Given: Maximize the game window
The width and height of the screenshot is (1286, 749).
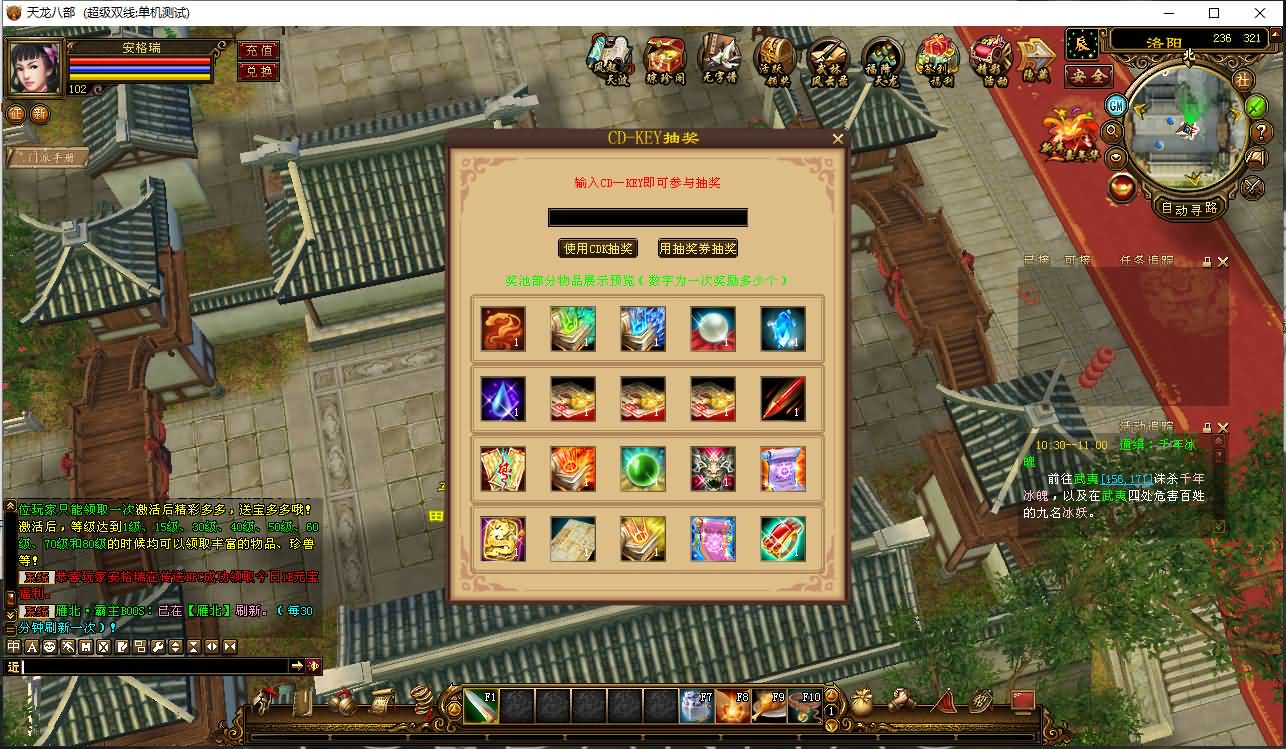Looking at the screenshot, I should pos(1214,13).
